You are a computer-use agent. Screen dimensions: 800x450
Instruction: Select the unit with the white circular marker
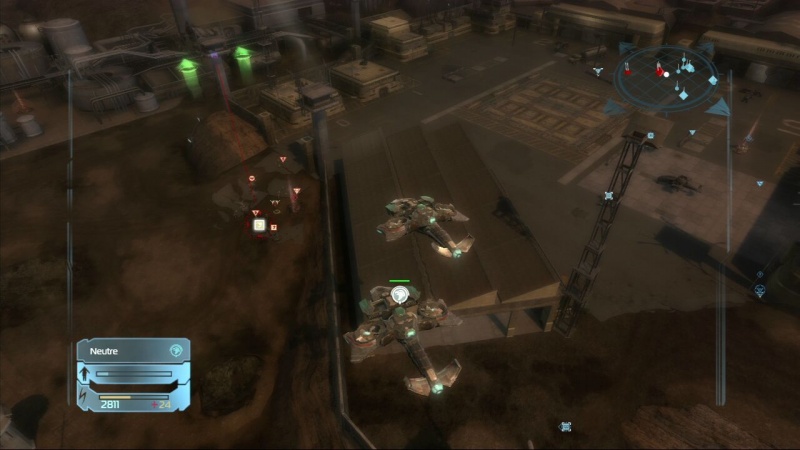(400, 295)
